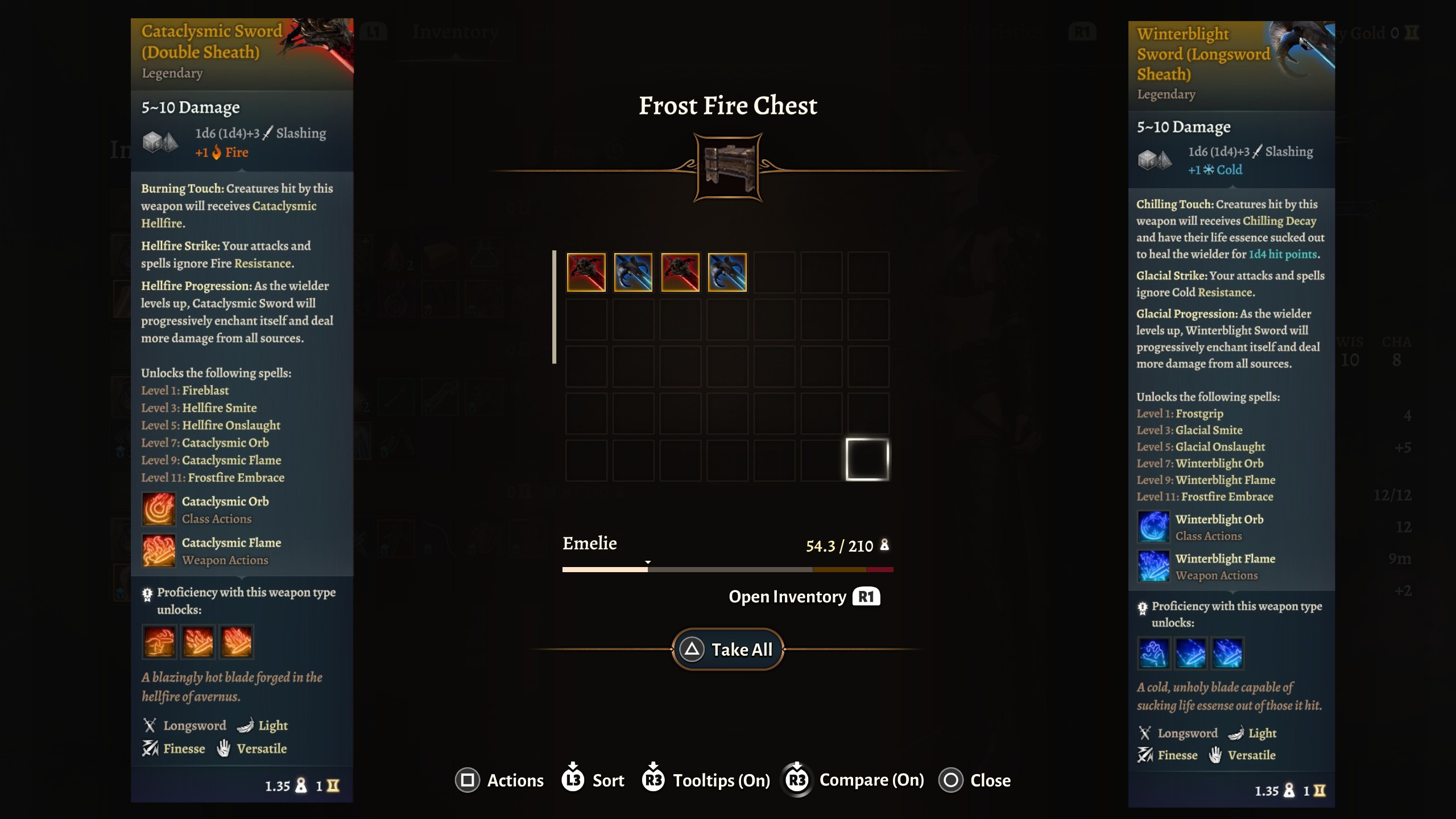
Task: Select the Winterblight Flame weapon action icon
Action: [x=1153, y=566]
